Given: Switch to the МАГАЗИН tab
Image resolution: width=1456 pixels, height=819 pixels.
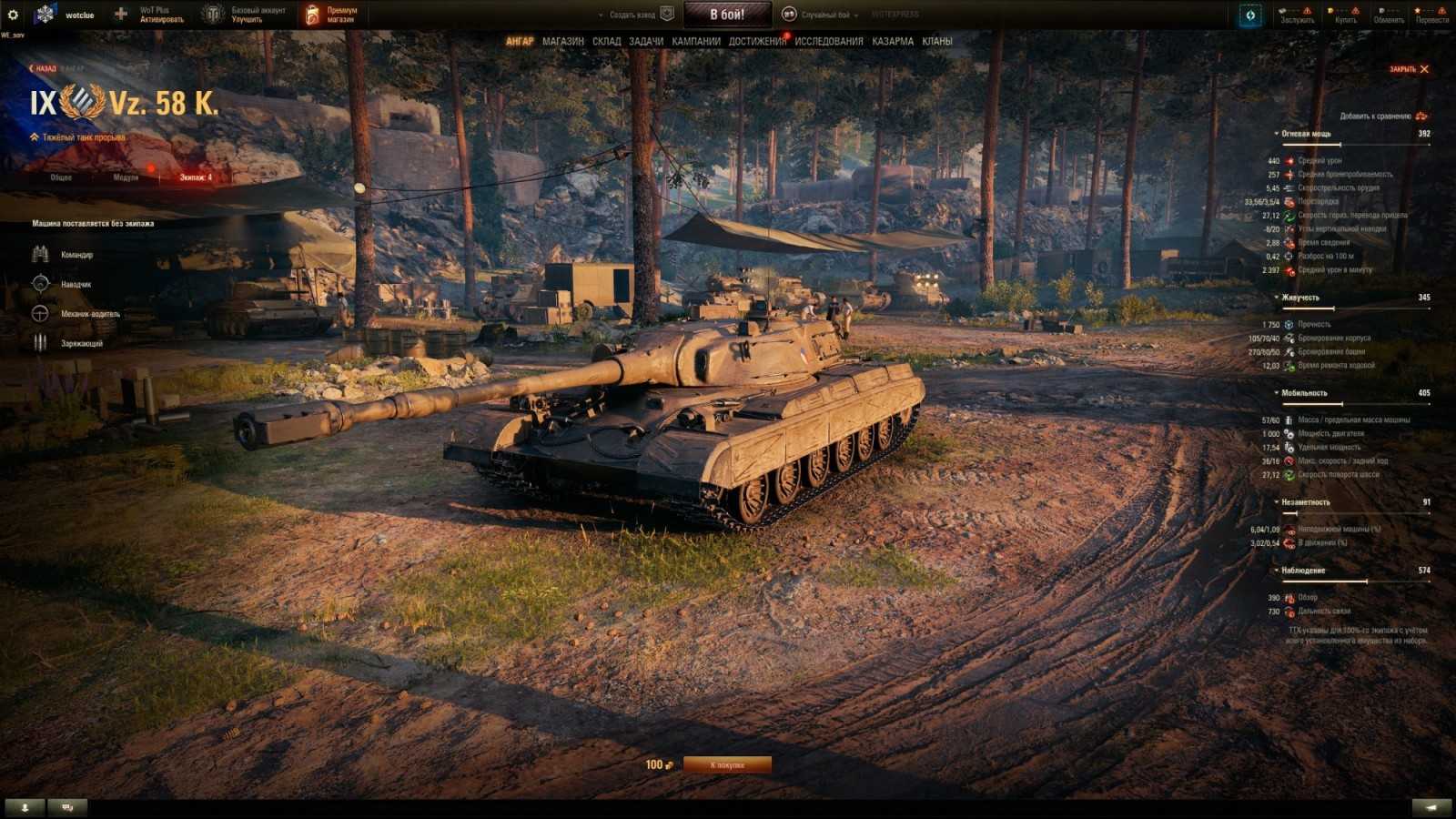Looking at the screenshot, I should coord(562,41).
